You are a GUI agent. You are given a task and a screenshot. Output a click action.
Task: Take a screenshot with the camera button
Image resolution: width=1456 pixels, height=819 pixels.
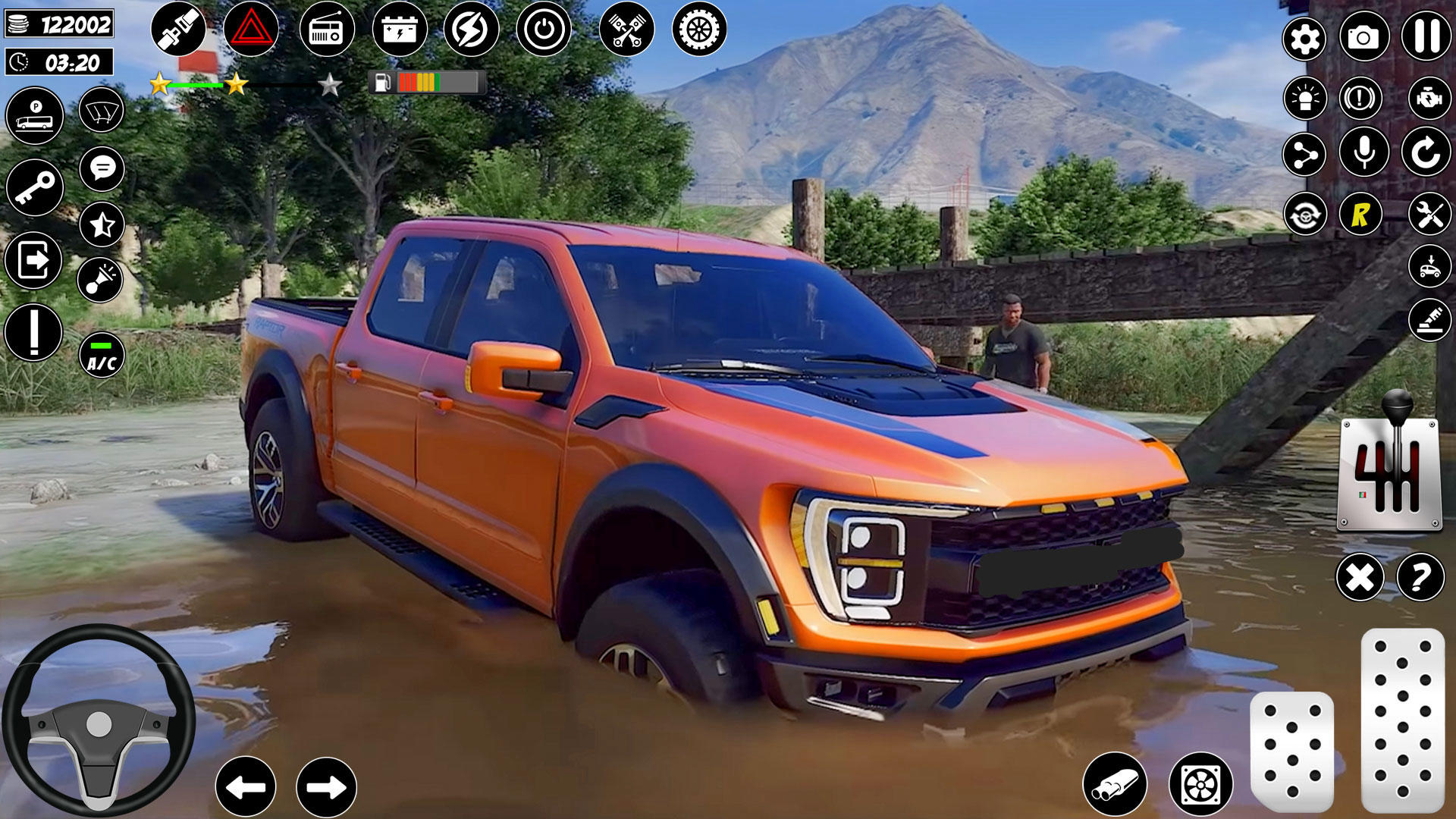coord(1363,36)
